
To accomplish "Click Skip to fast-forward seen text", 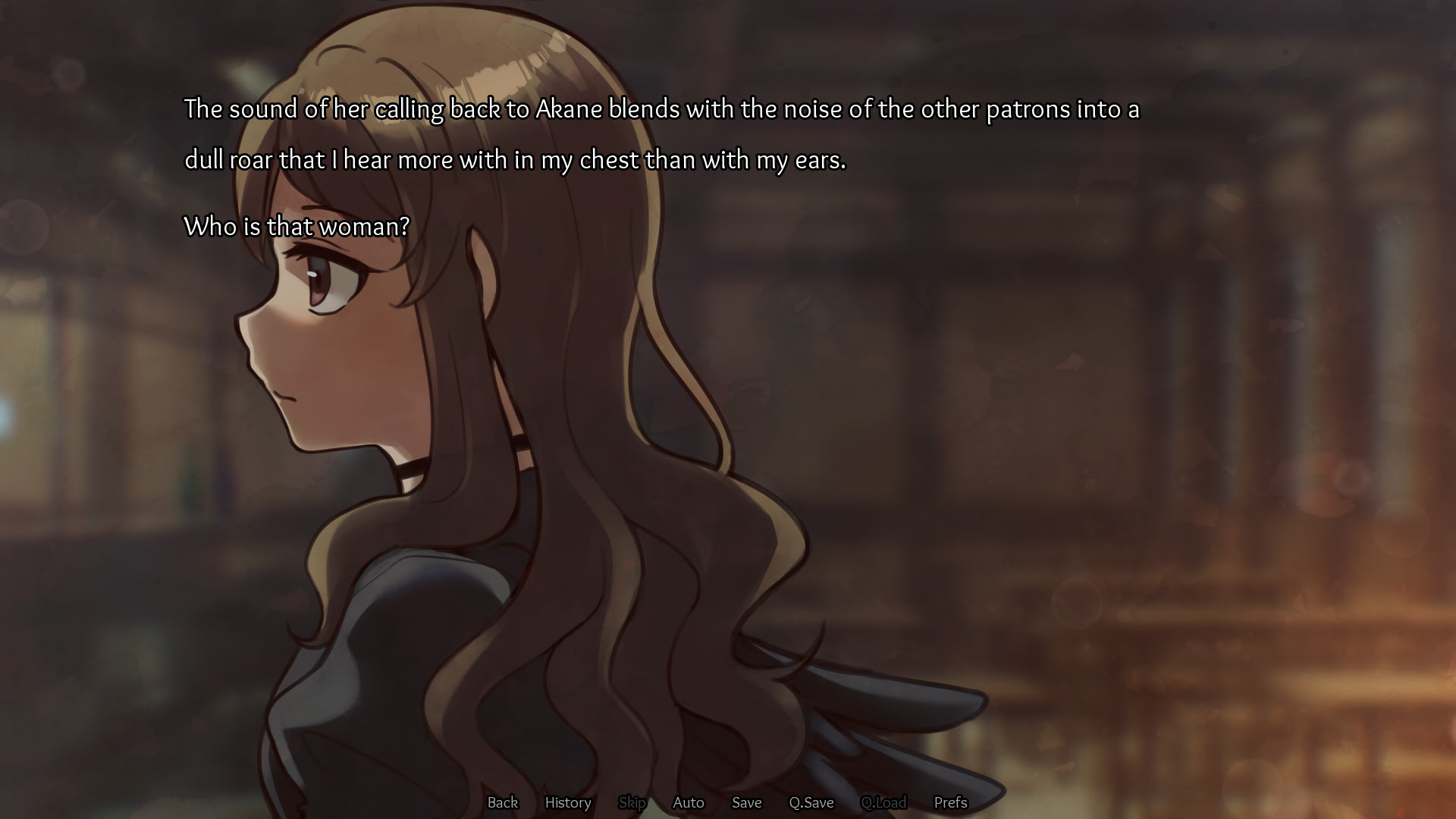I will tap(632, 802).
